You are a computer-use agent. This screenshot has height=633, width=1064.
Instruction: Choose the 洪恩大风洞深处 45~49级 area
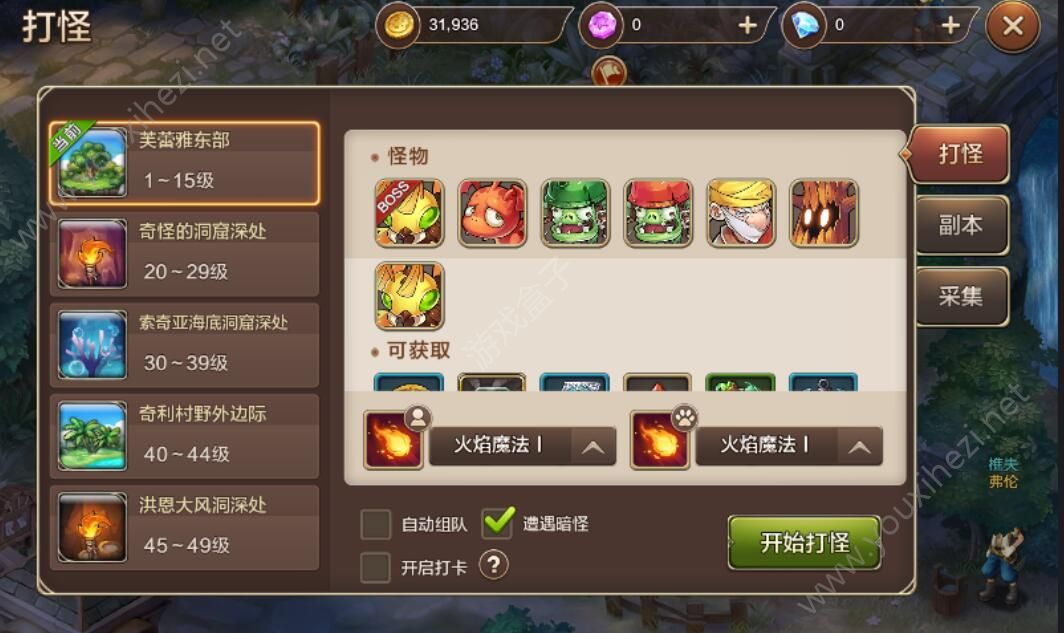pyautogui.click(x=185, y=527)
